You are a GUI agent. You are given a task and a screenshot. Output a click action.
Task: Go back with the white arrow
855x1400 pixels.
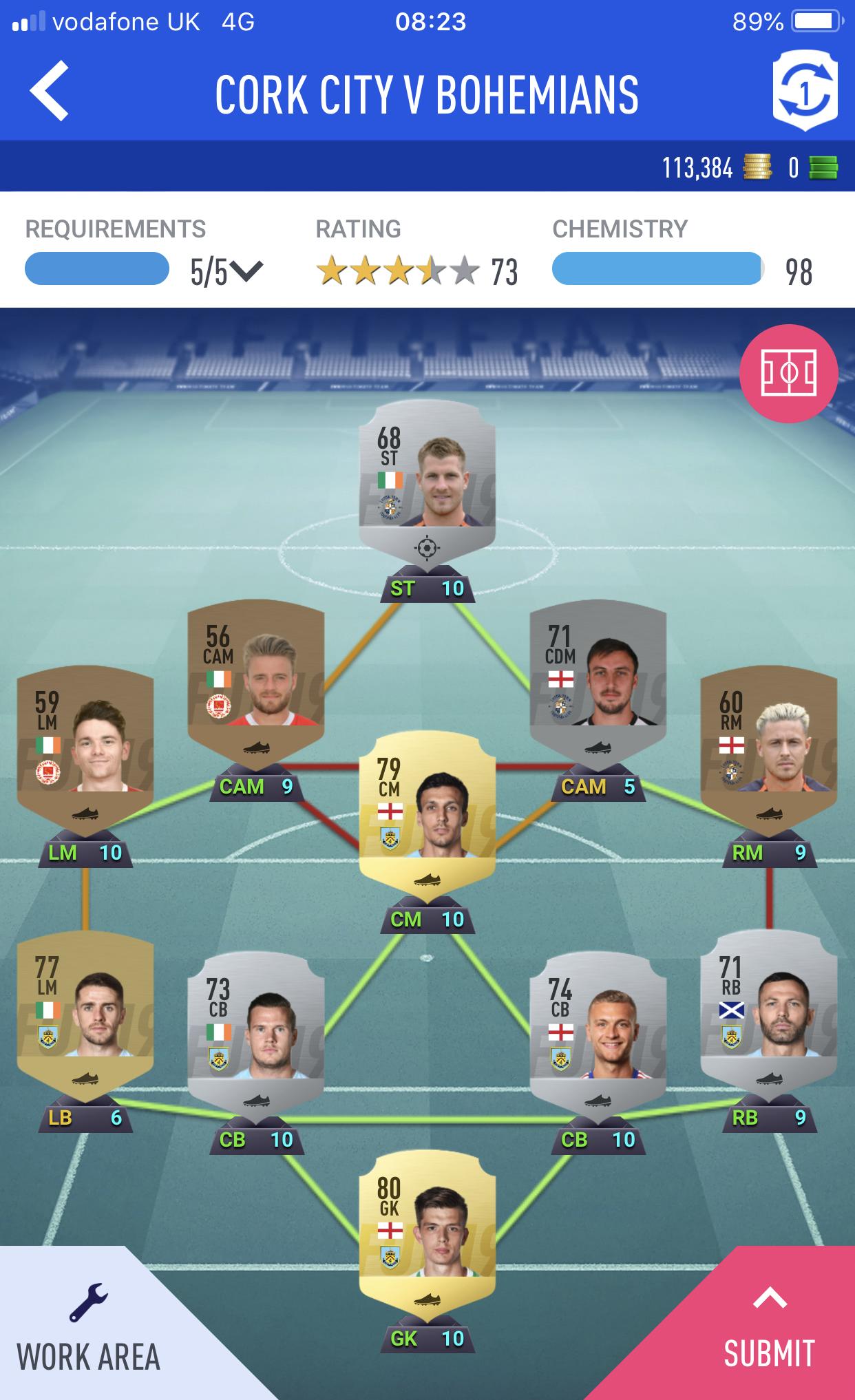point(50,92)
